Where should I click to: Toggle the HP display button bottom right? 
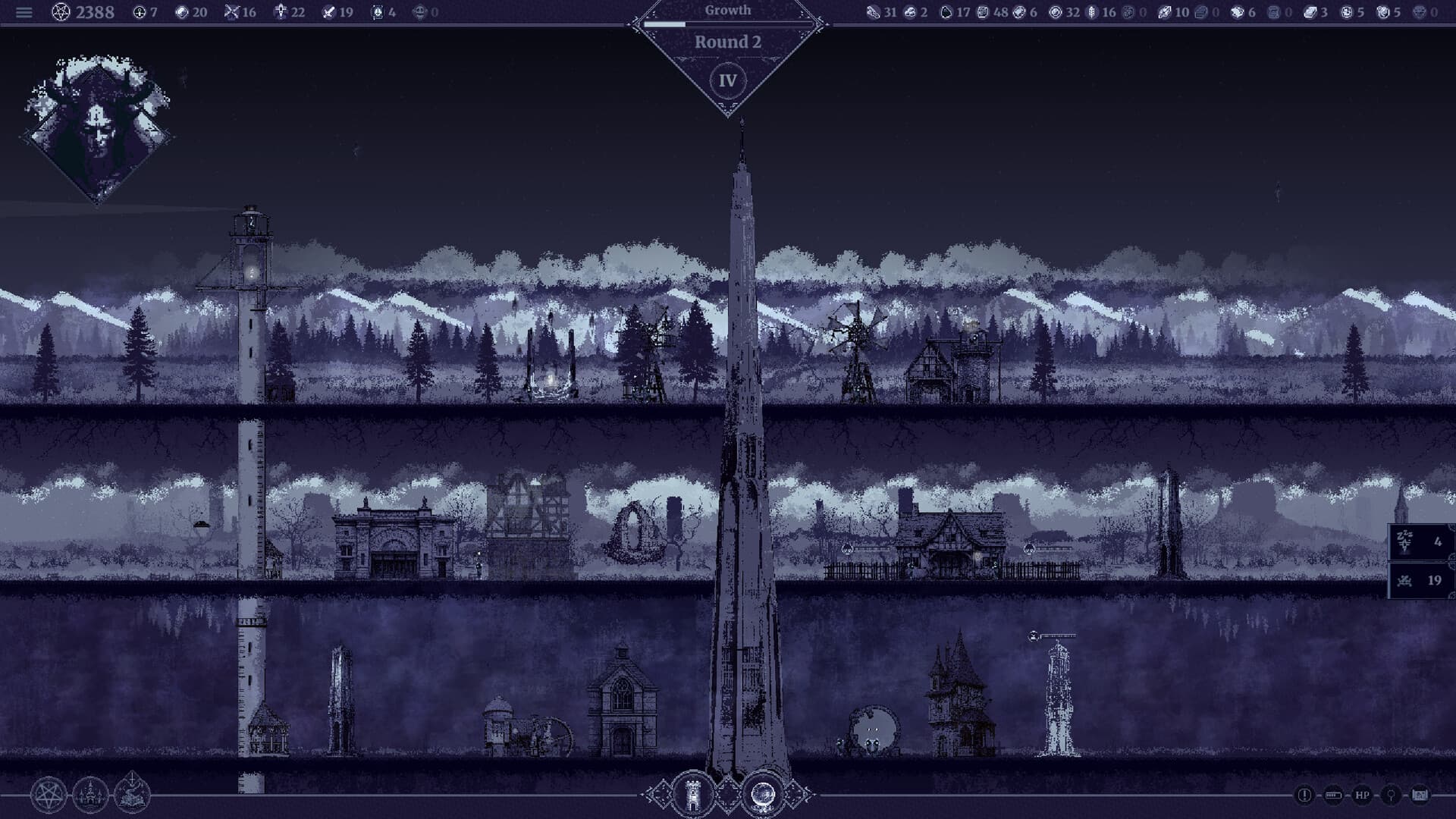pyautogui.click(x=1362, y=795)
